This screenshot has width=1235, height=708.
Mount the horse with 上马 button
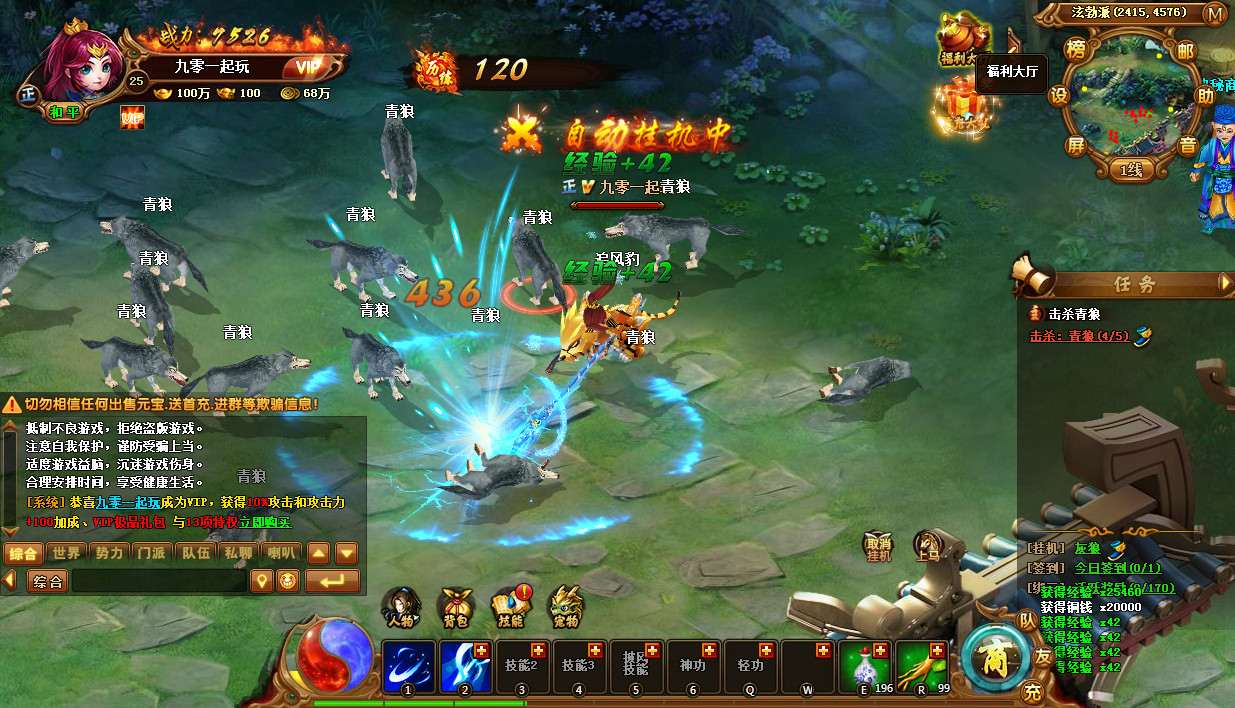(927, 545)
